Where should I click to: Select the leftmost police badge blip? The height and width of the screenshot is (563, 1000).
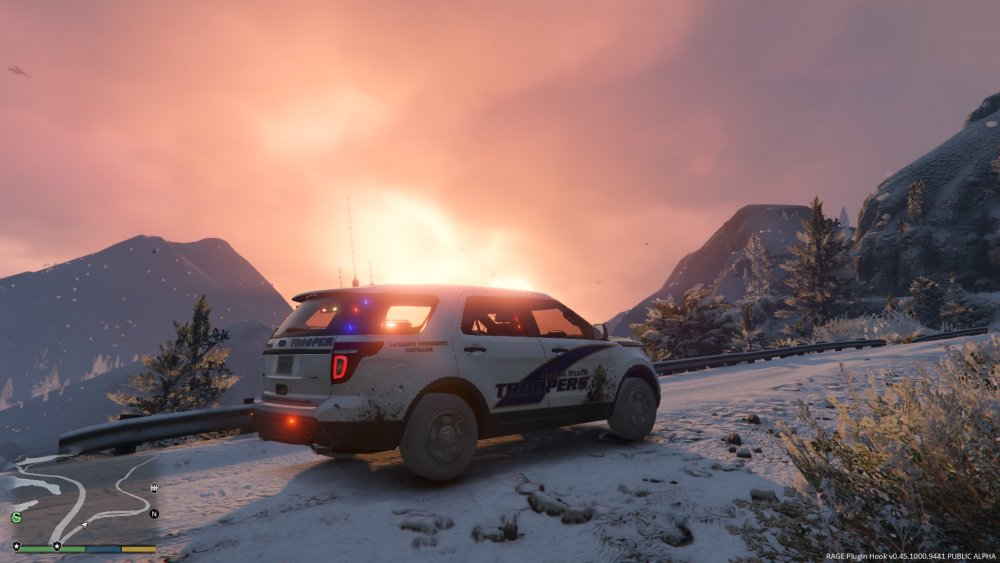coord(16,546)
